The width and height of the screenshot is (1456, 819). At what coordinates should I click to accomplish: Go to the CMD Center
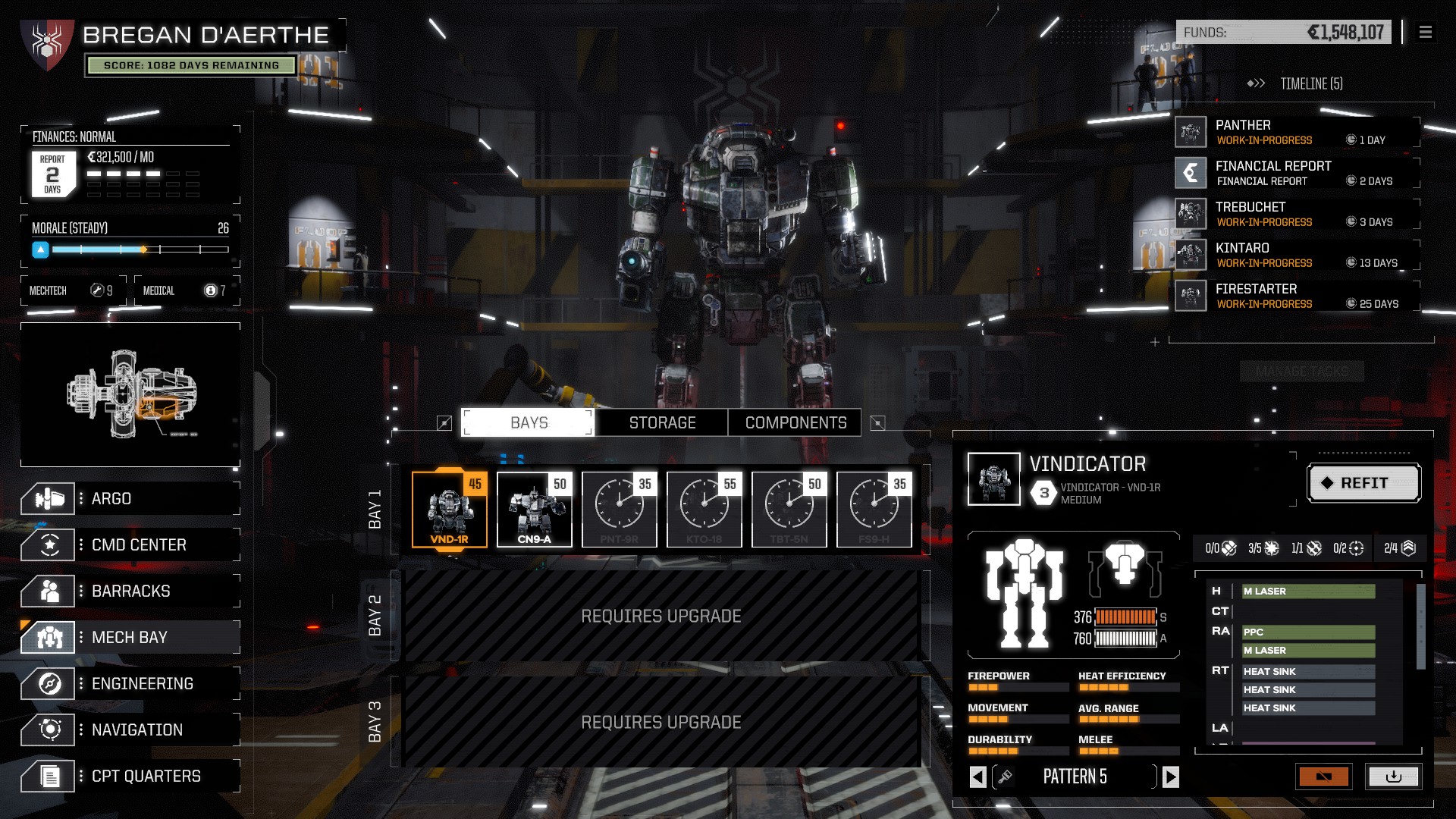click(130, 545)
